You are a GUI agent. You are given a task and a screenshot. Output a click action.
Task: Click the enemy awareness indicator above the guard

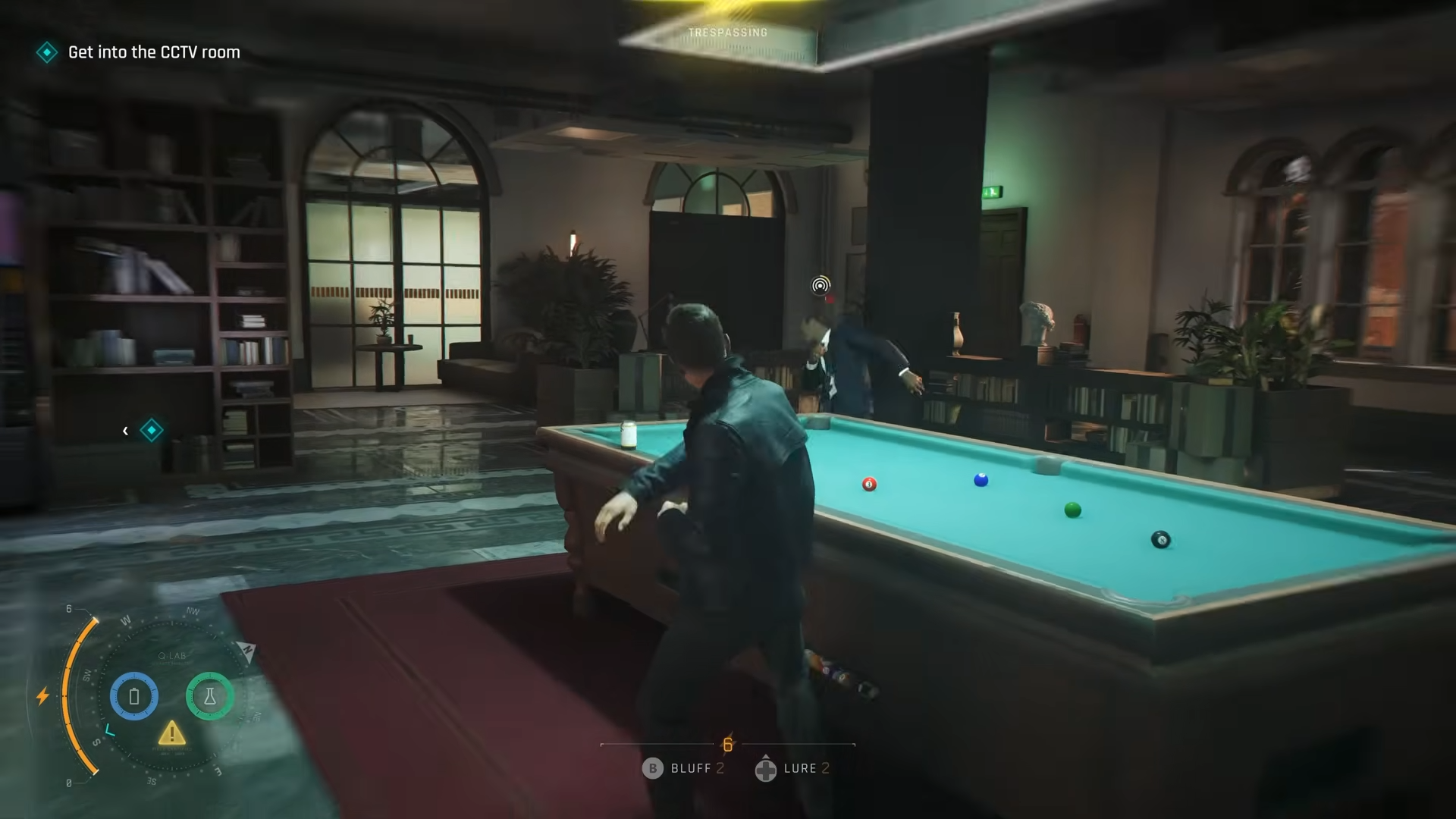[819, 287]
